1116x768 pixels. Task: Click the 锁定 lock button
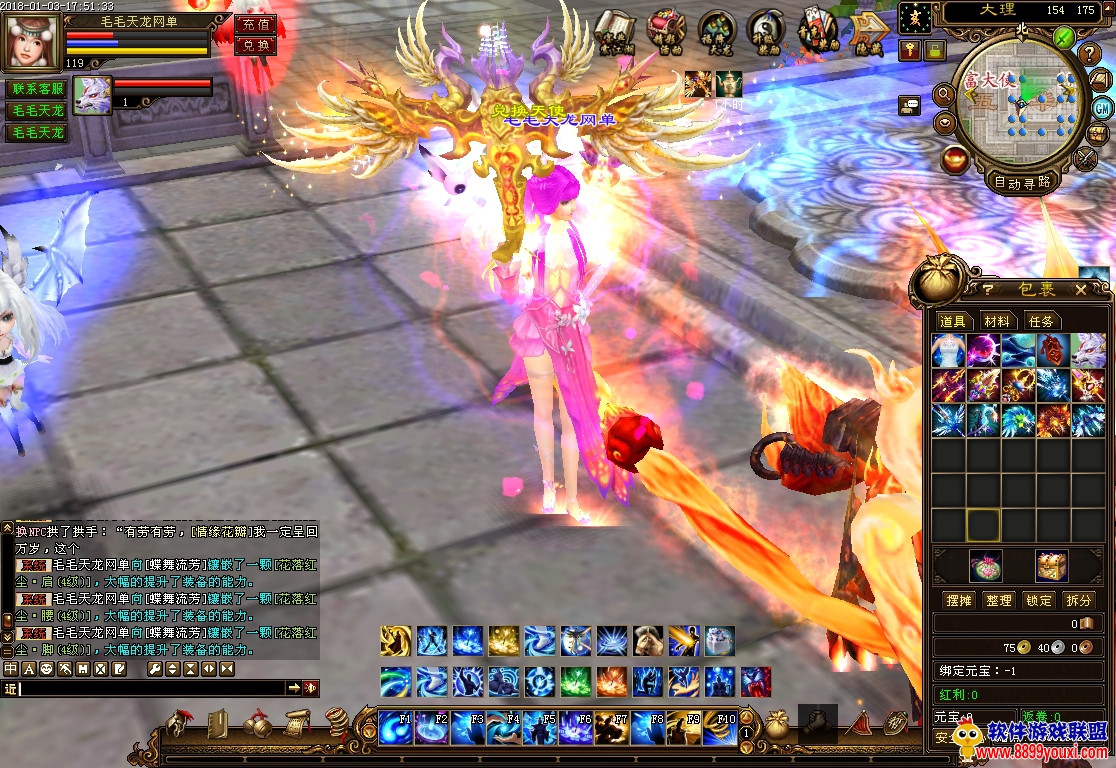click(x=1039, y=600)
